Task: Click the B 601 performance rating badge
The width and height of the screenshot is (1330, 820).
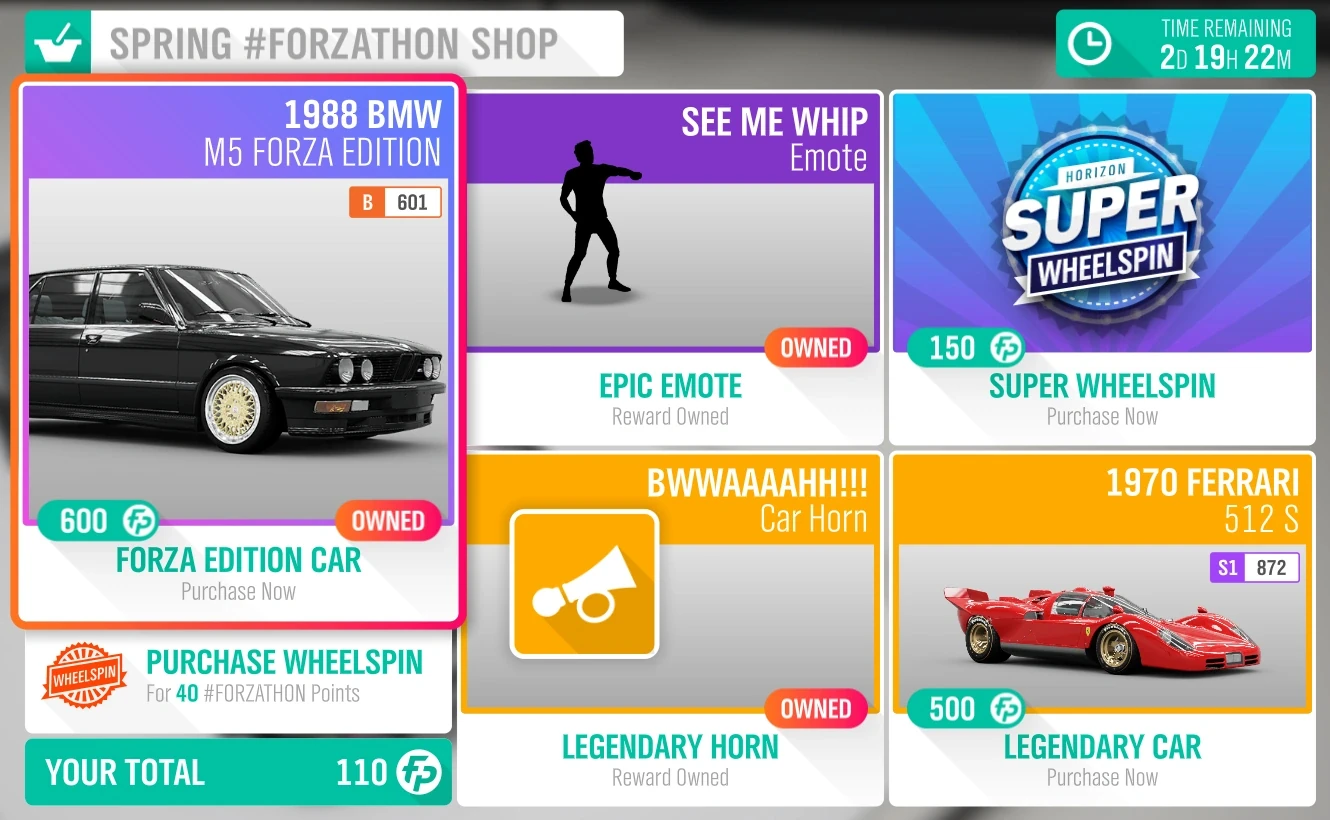Action: click(x=395, y=201)
